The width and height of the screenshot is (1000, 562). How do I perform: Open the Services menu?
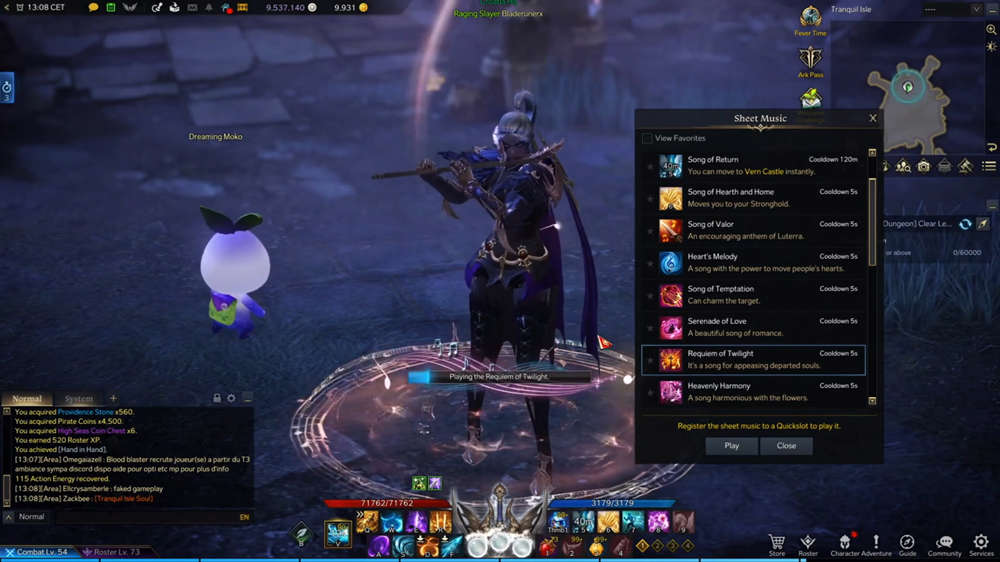point(981,543)
